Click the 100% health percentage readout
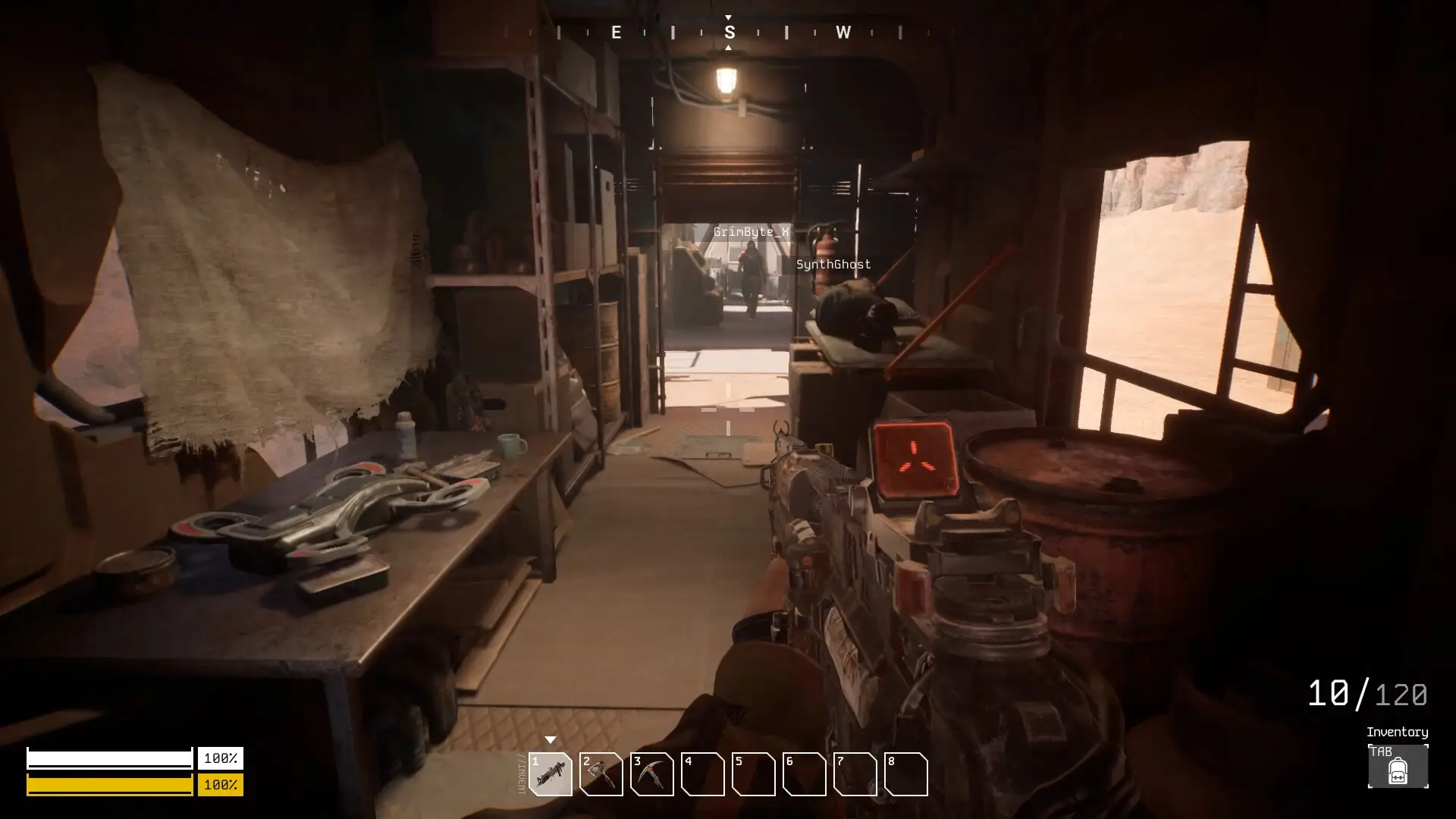Image resolution: width=1456 pixels, height=819 pixels. [221, 757]
